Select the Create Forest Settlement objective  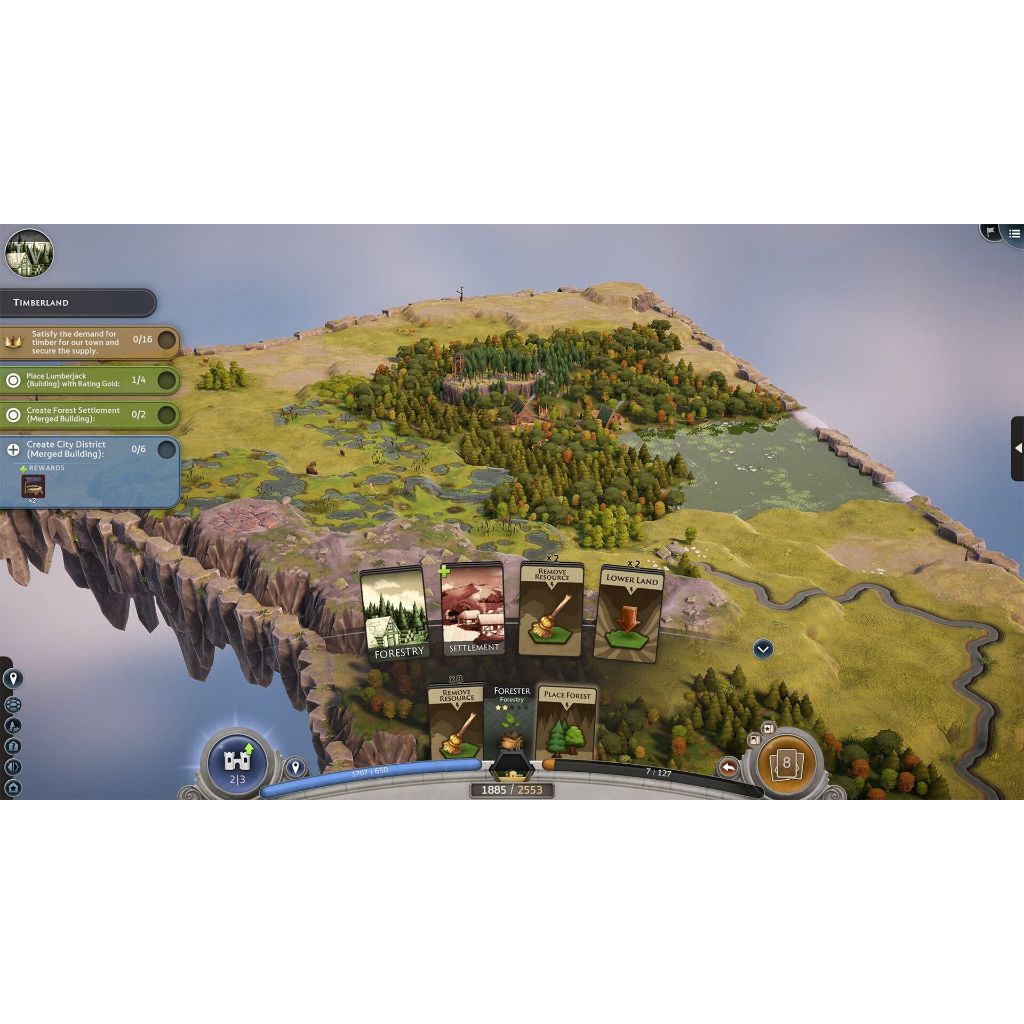[x=90, y=414]
